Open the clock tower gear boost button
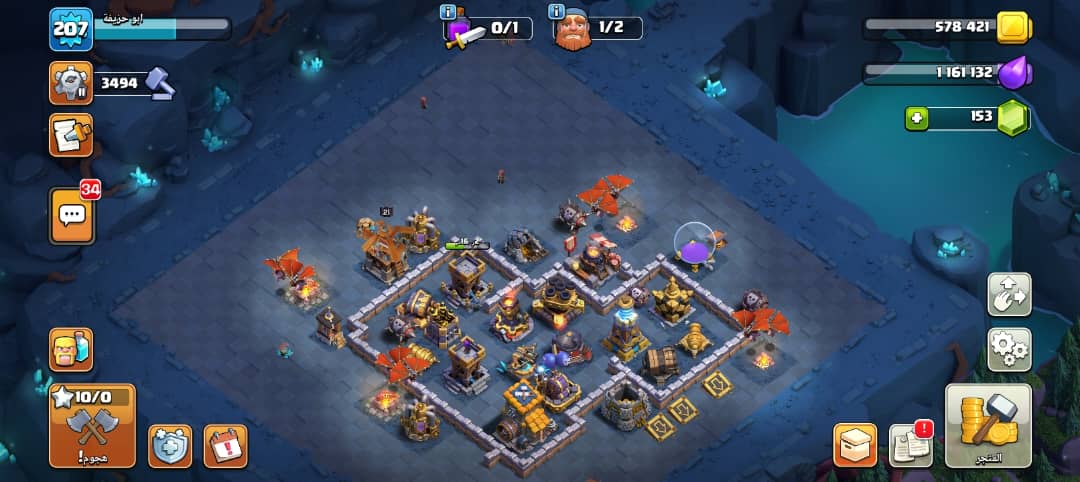Screen dimensions: 1080x482 [x=71, y=83]
